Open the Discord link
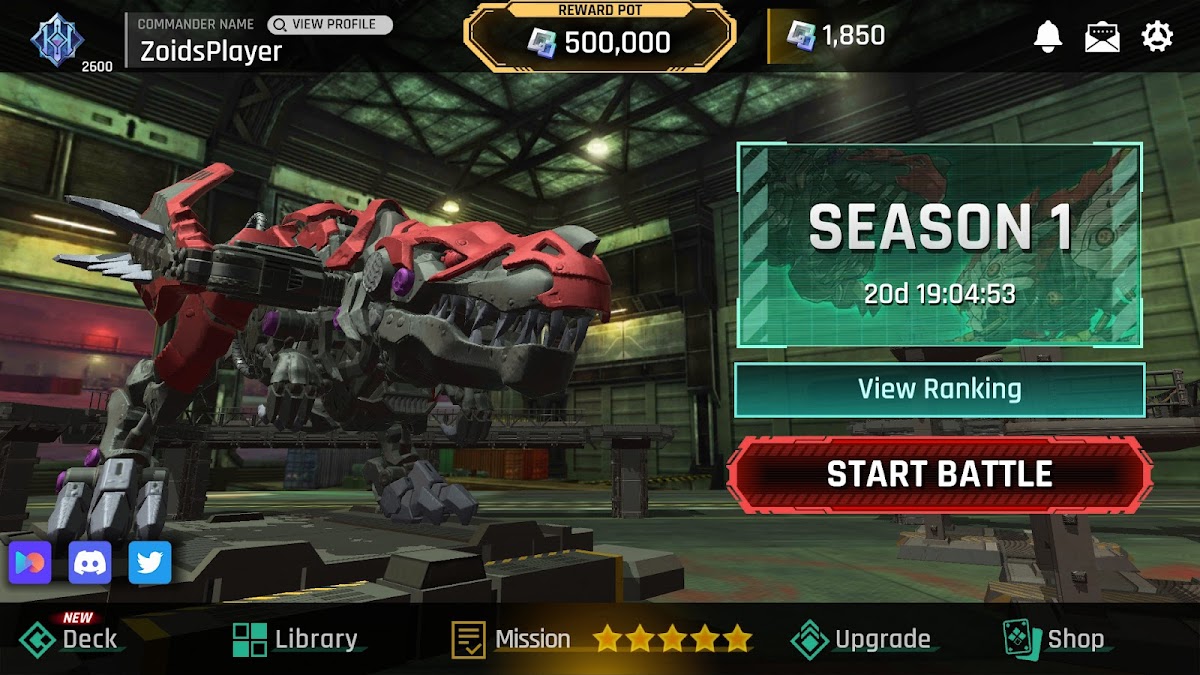1200x675 pixels. 90,563
